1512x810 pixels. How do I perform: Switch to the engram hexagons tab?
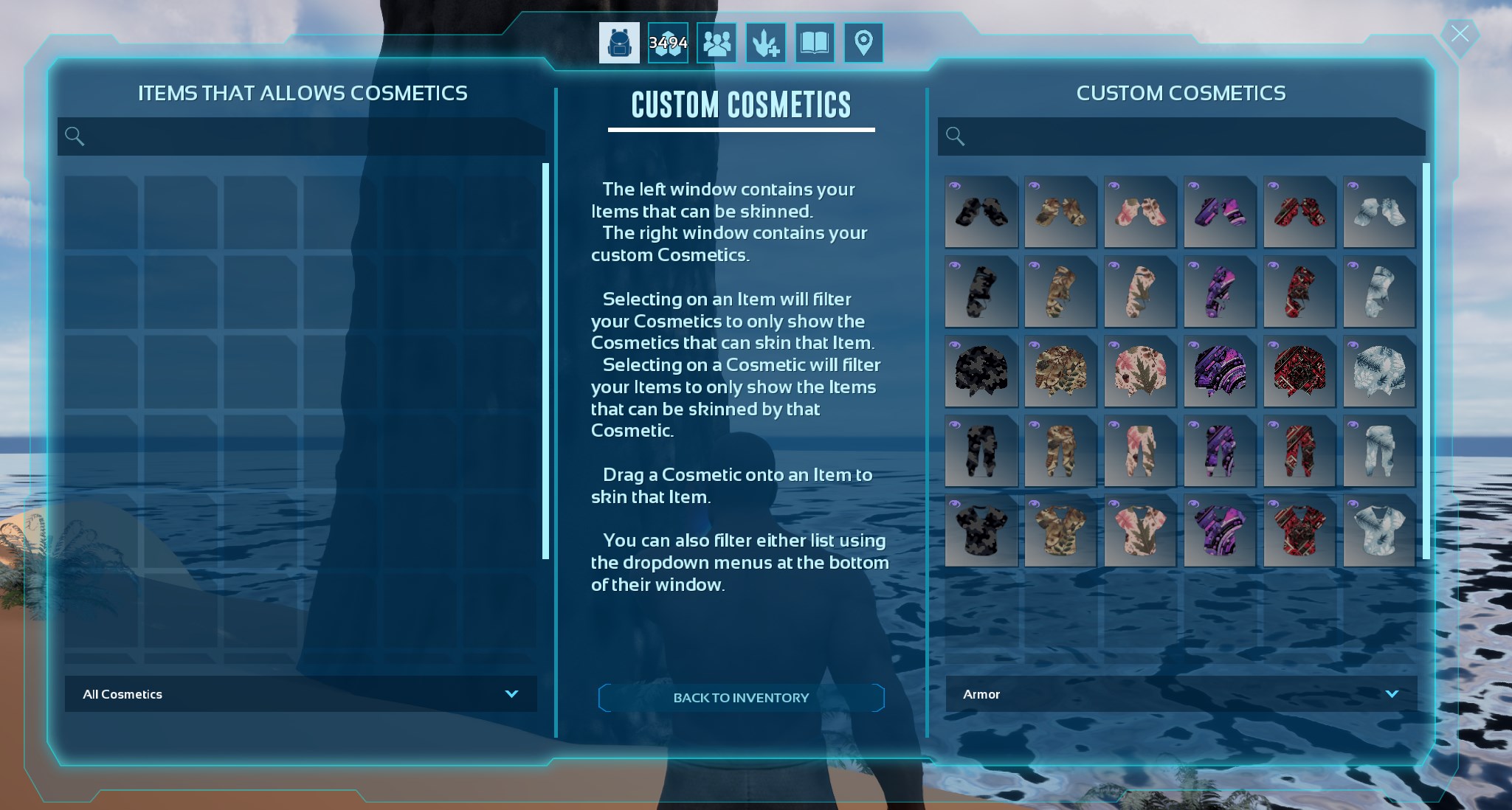pos(668,43)
